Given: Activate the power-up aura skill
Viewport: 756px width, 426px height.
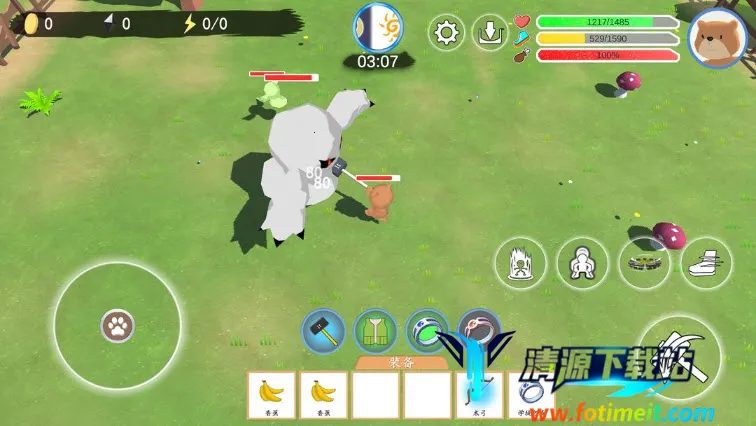Looking at the screenshot, I should tap(521, 264).
